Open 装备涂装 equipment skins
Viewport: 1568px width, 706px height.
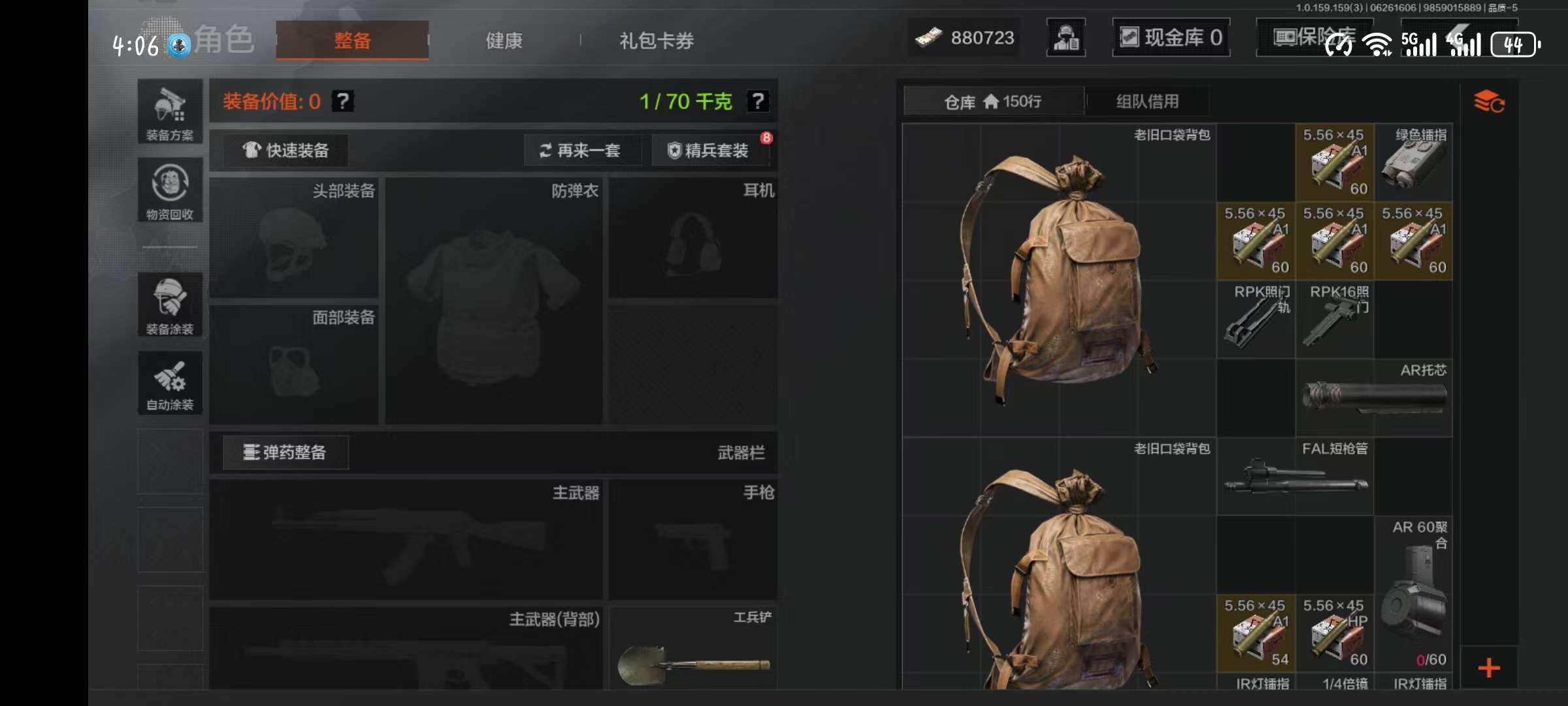tap(170, 305)
